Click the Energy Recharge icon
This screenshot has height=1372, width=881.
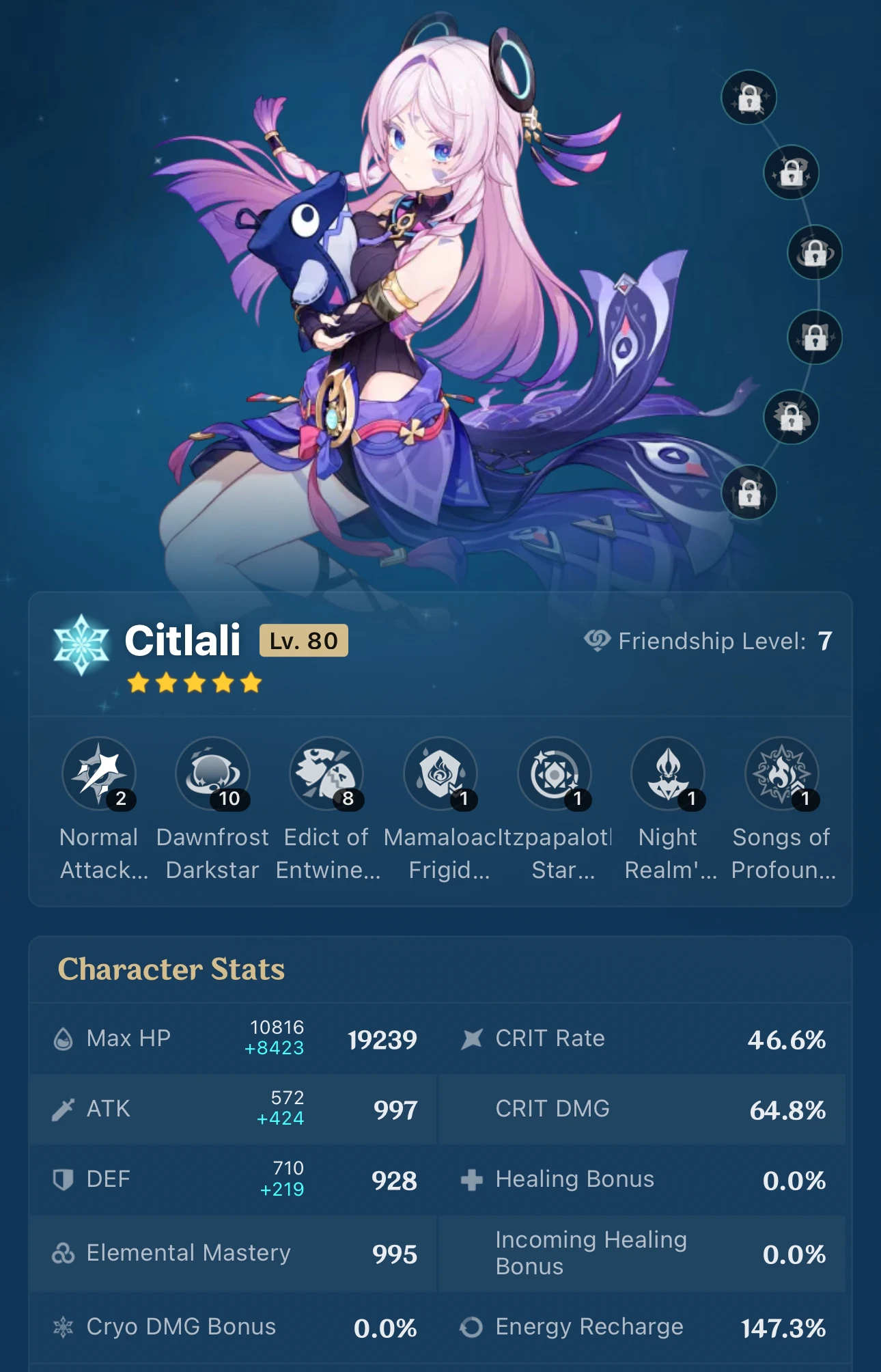[472, 1326]
